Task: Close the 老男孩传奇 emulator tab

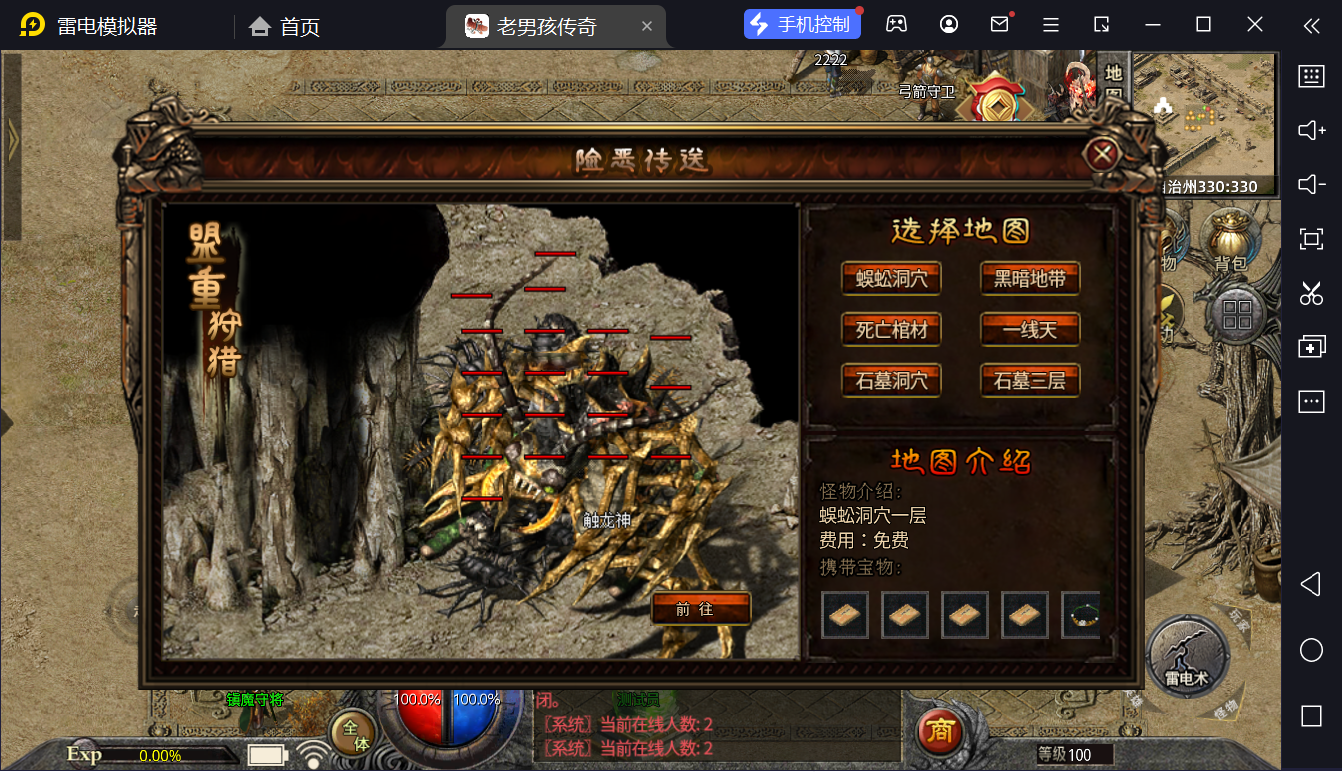Action: [x=647, y=26]
